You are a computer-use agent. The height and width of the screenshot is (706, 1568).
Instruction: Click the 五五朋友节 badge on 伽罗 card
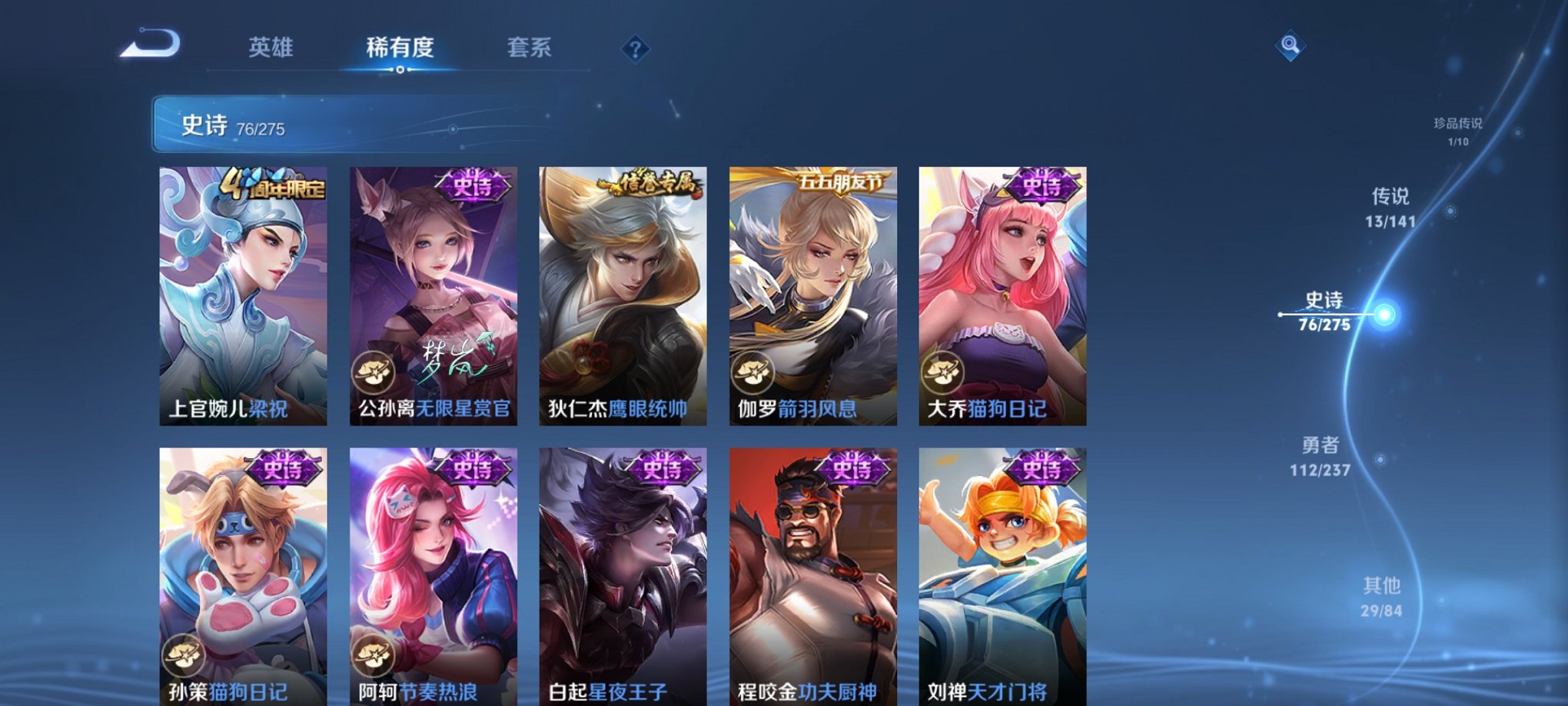tap(842, 182)
